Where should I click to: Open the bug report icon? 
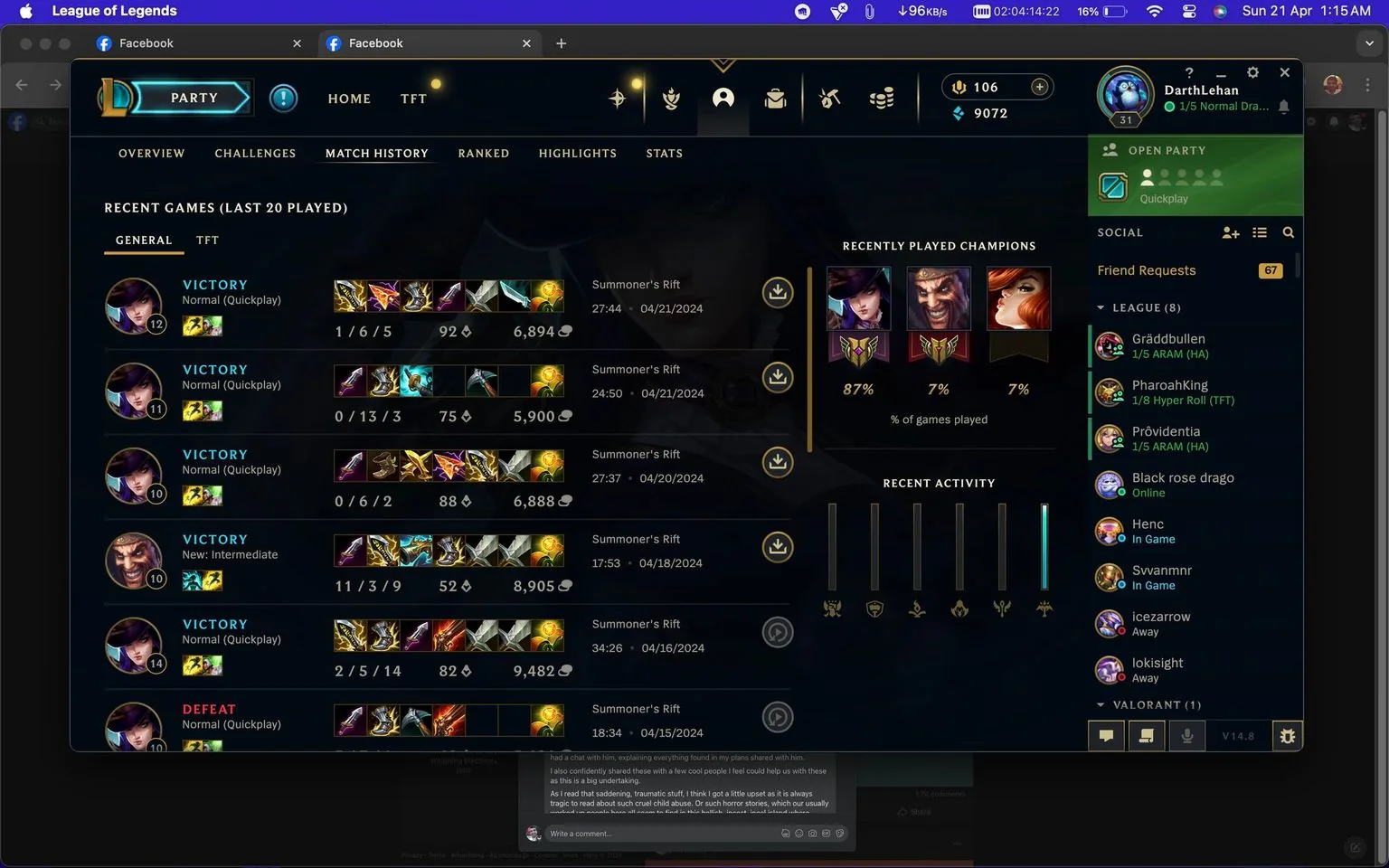tap(1287, 735)
